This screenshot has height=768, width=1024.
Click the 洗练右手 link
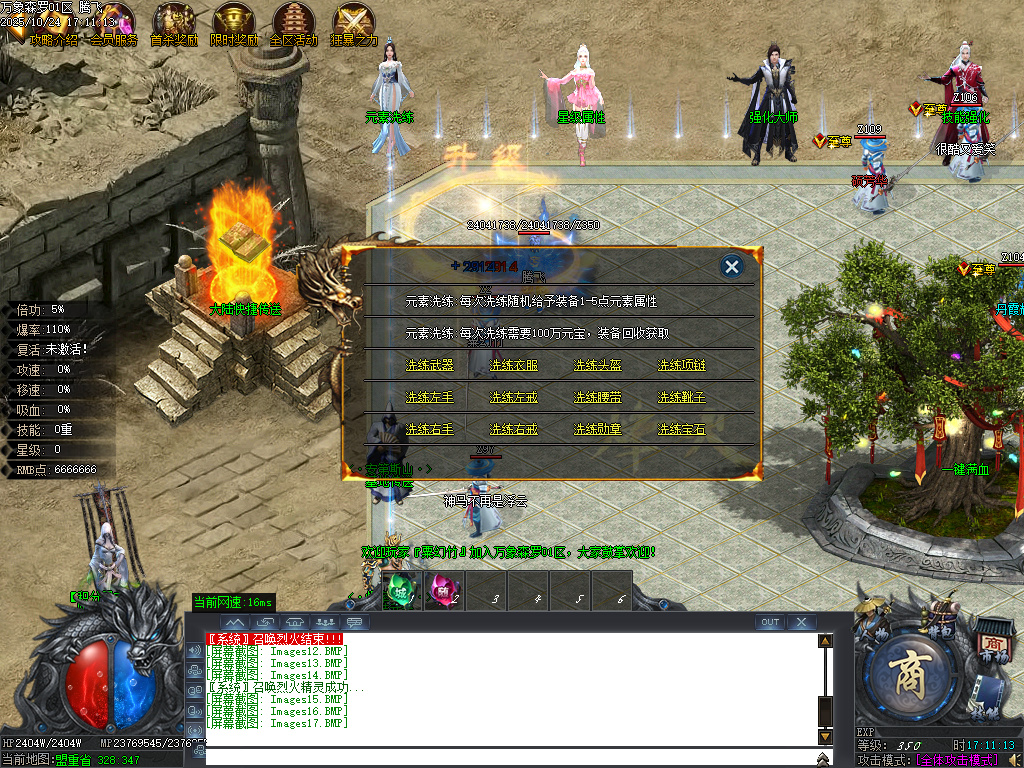429,429
